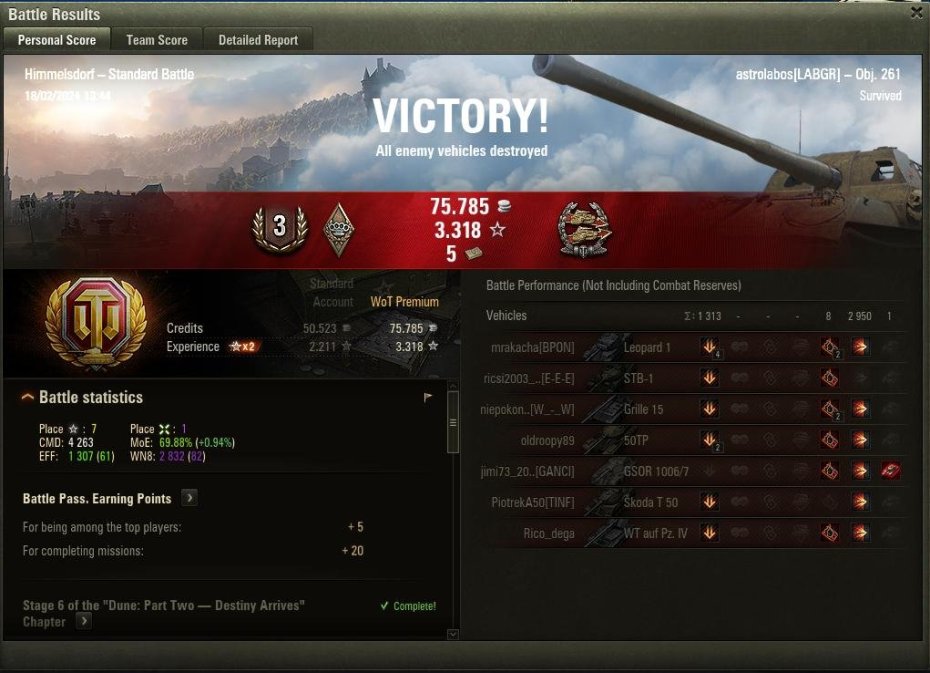Screen dimensions: 930x673
Task: Collapse the Battle statistics section
Action: point(28,398)
